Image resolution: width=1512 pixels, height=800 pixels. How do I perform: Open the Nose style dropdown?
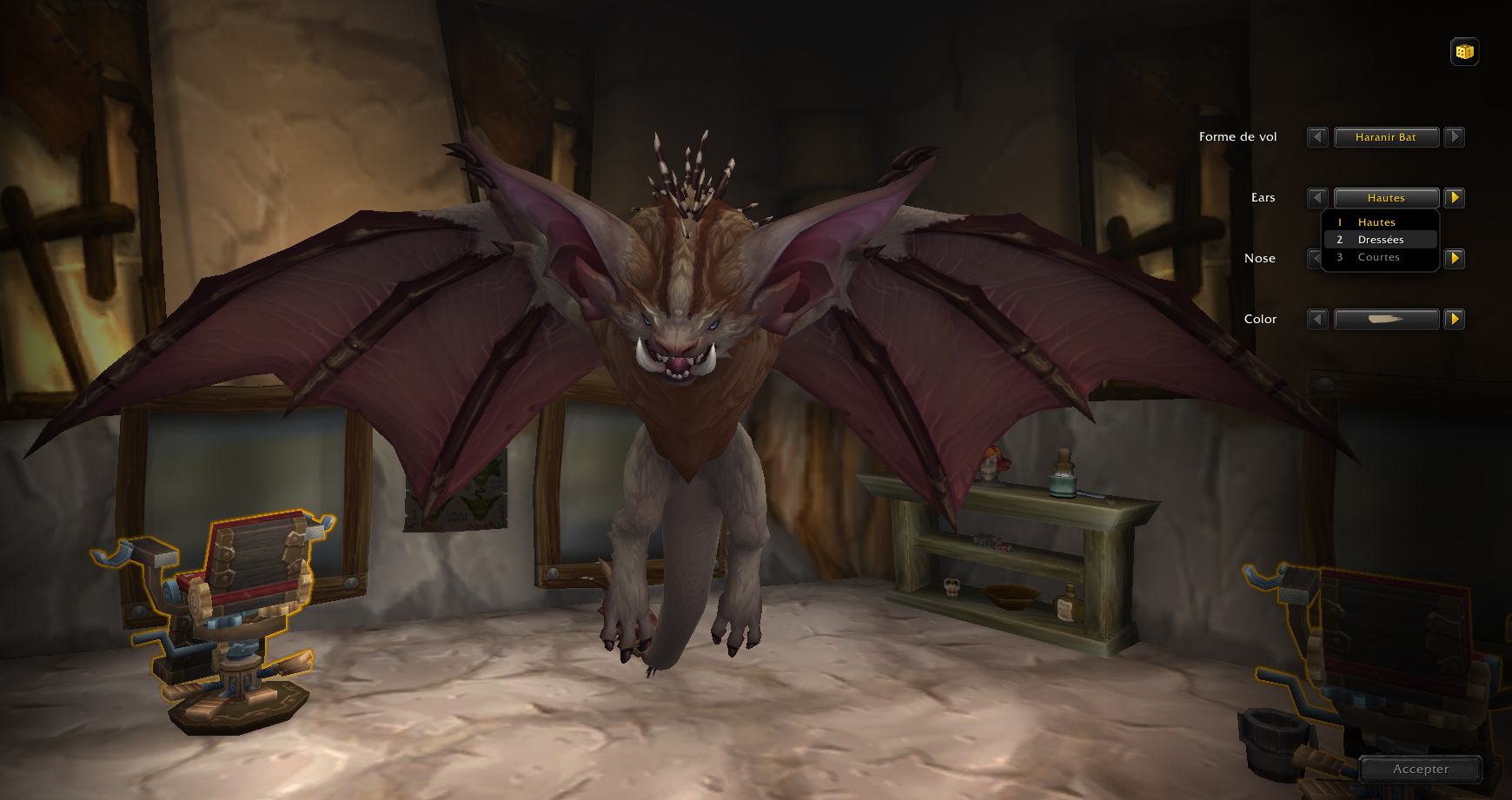(1386, 258)
